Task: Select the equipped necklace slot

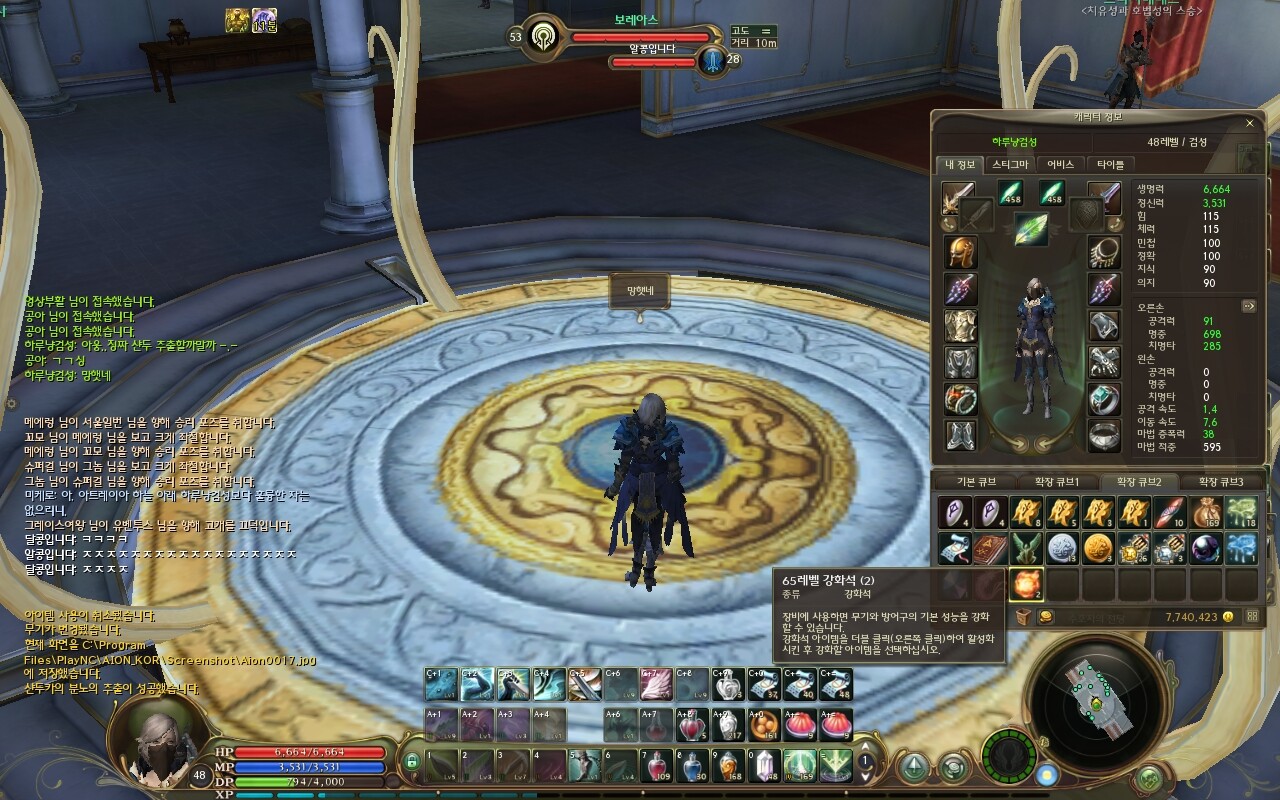Action: click(1104, 252)
